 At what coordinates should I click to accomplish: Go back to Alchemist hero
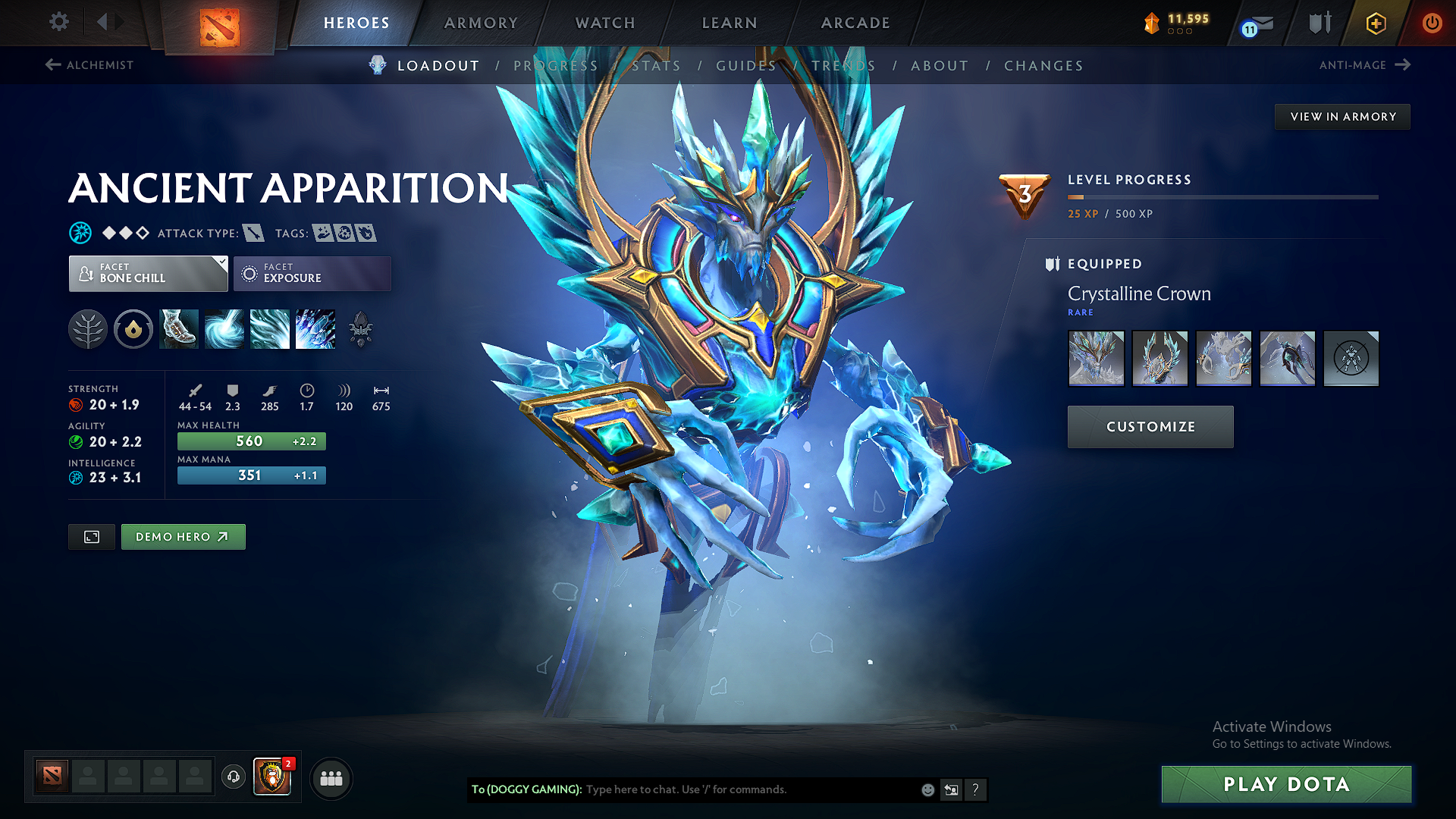[89, 65]
